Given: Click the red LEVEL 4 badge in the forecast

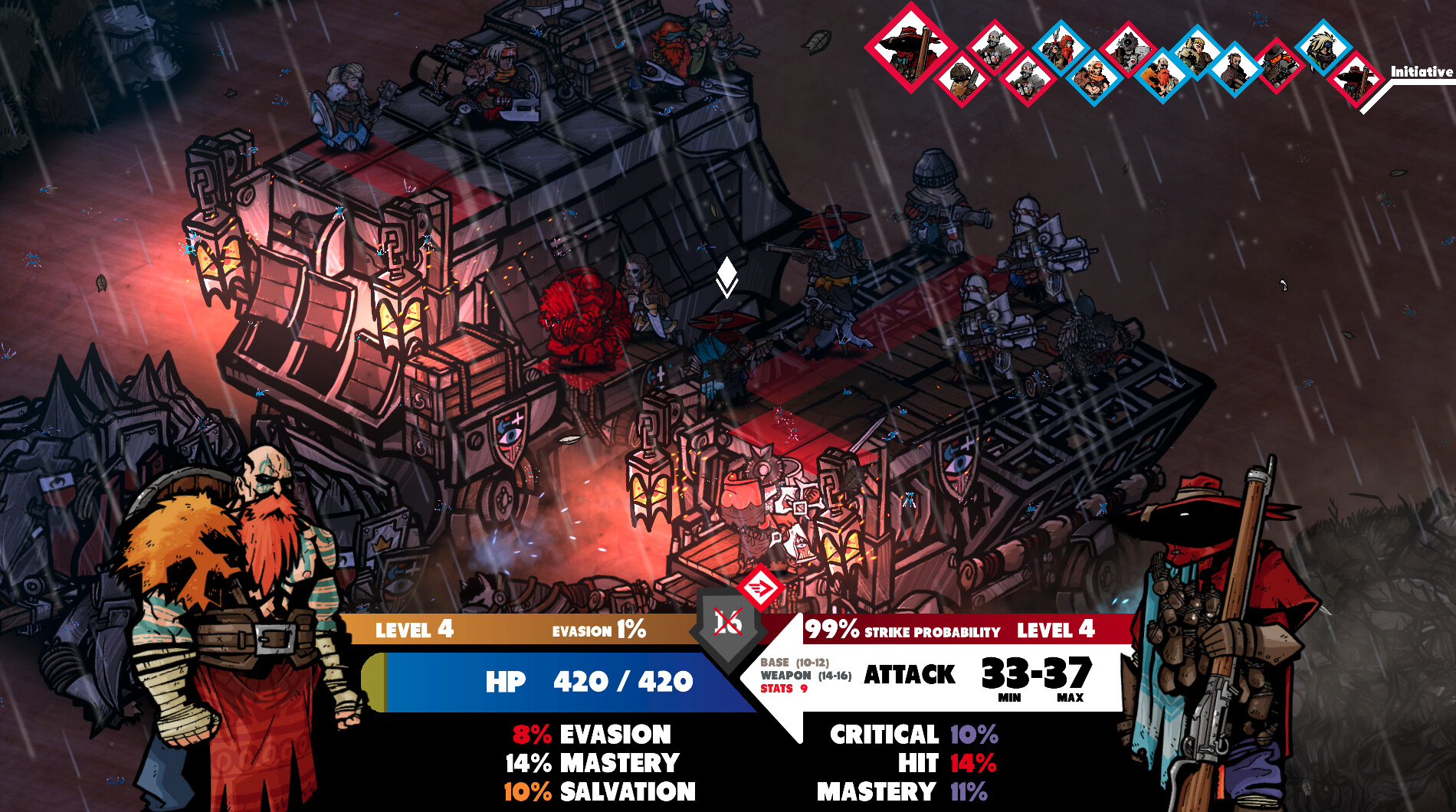Looking at the screenshot, I should [x=1059, y=632].
